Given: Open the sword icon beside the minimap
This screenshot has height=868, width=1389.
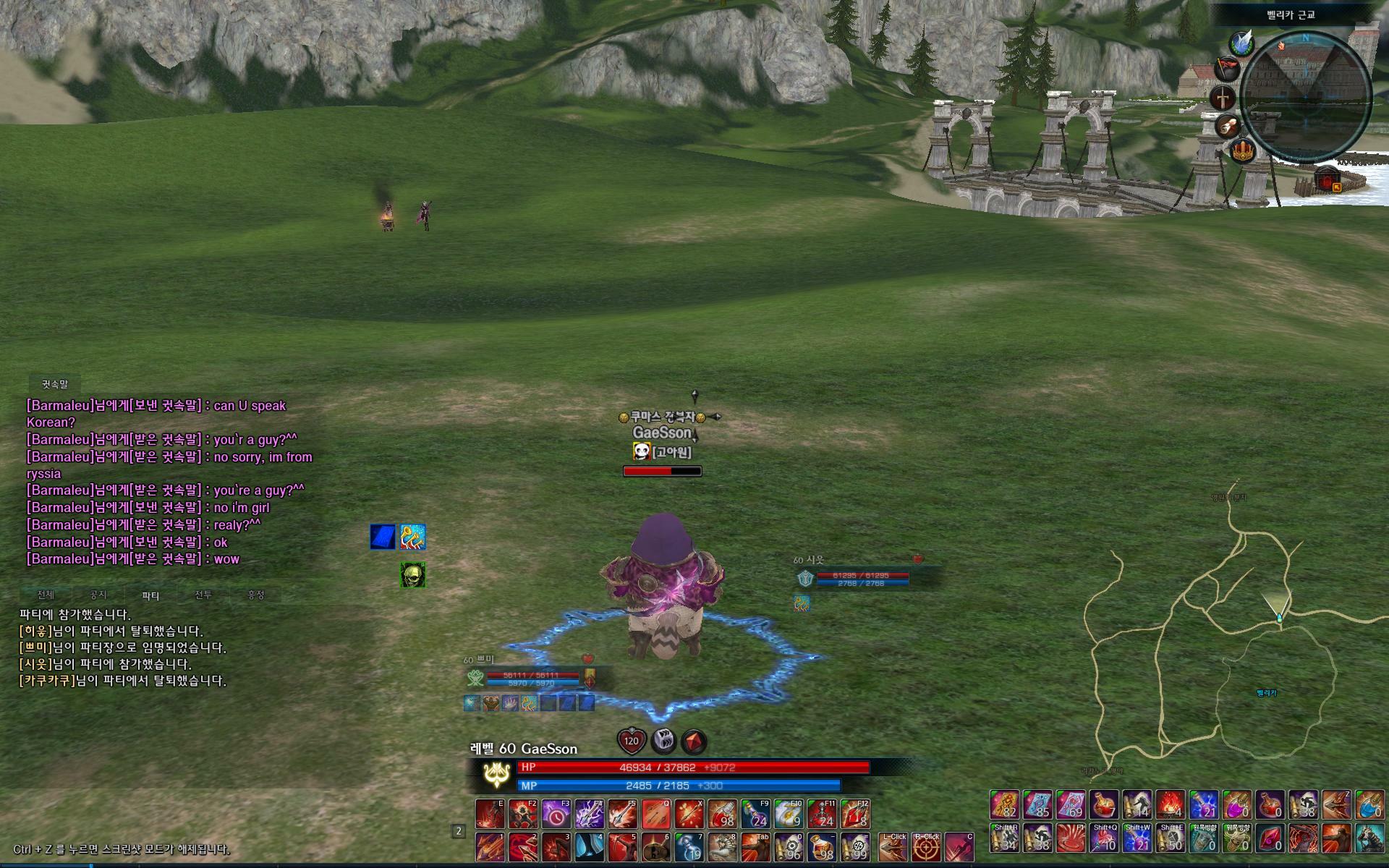Looking at the screenshot, I should coord(1223,98).
